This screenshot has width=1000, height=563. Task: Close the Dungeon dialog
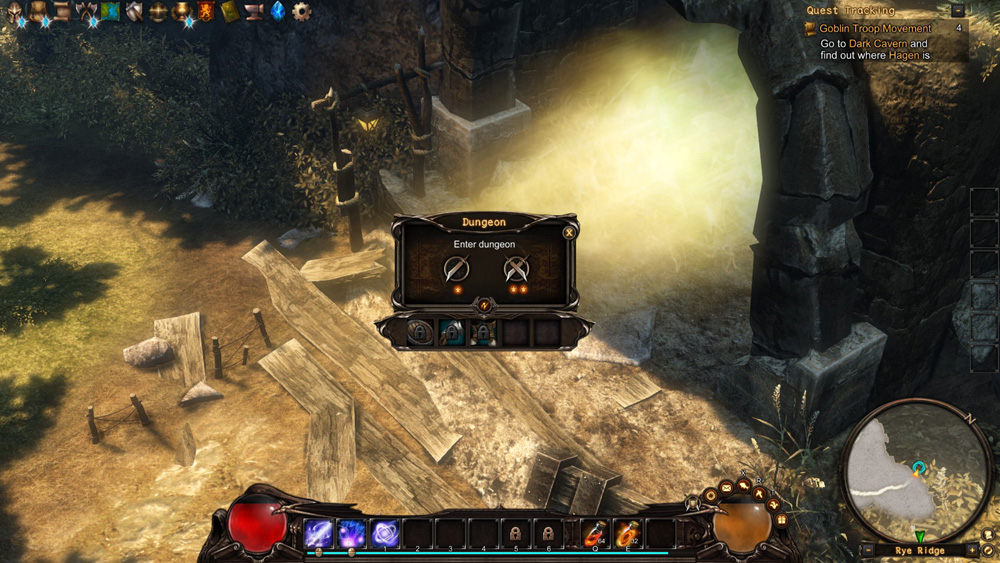pos(569,232)
